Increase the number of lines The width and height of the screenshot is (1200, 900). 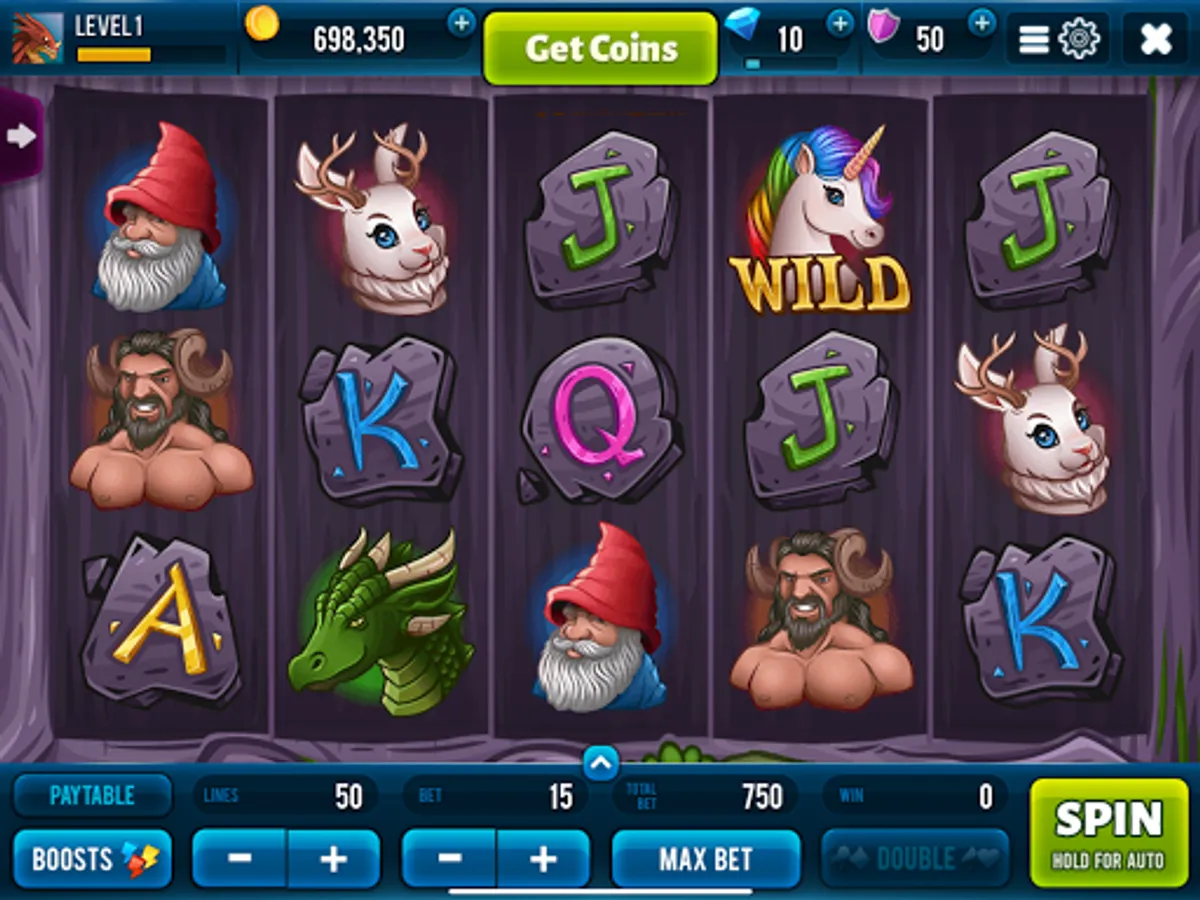tap(333, 859)
